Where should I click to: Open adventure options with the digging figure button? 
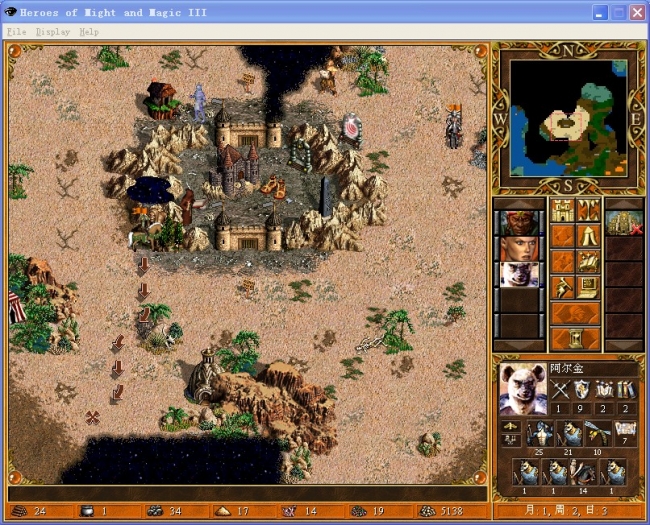(x=563, y=288)
